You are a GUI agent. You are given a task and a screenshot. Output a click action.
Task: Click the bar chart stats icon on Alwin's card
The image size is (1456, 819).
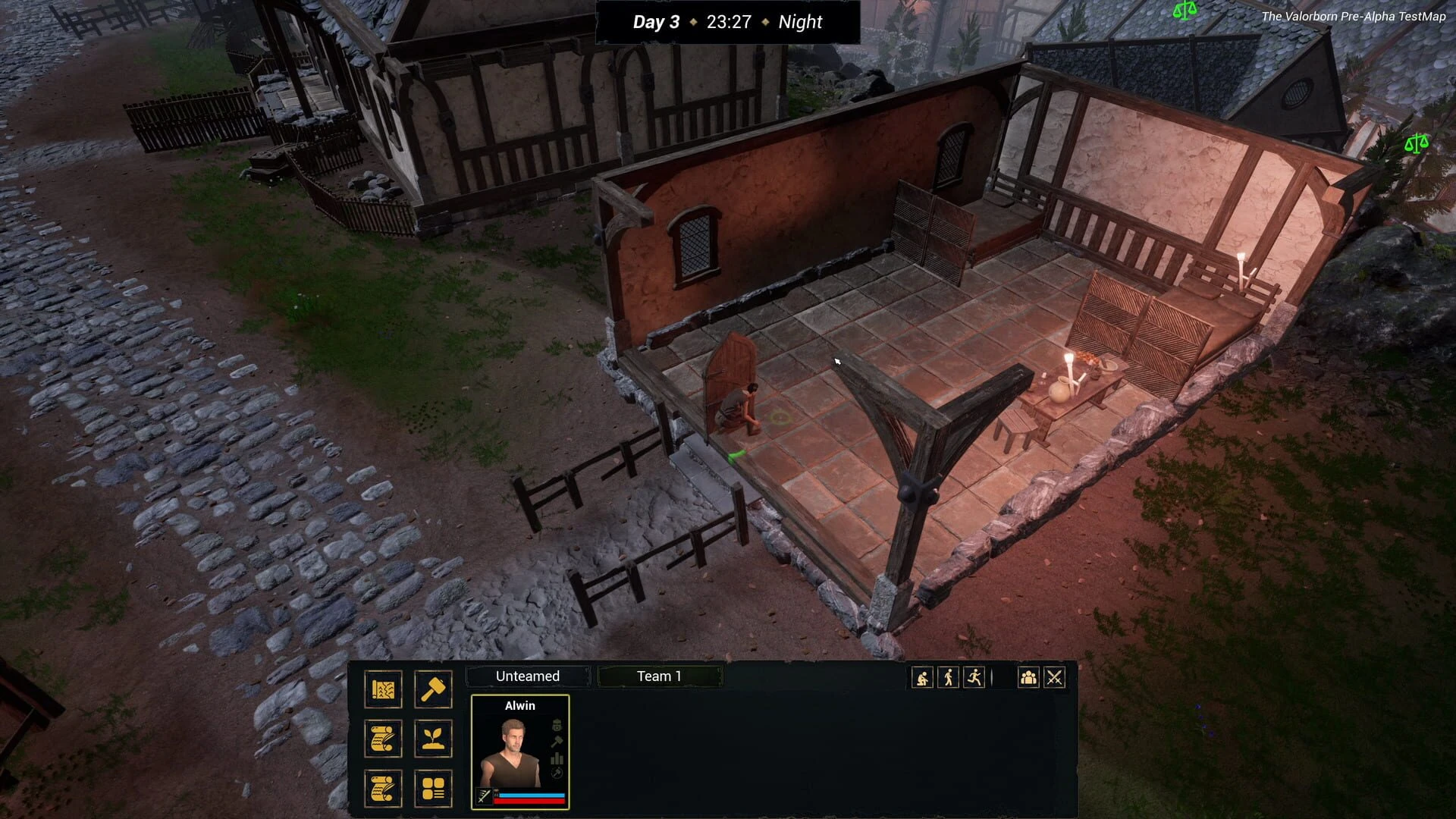pyautogui.click(x=557, y=758)
